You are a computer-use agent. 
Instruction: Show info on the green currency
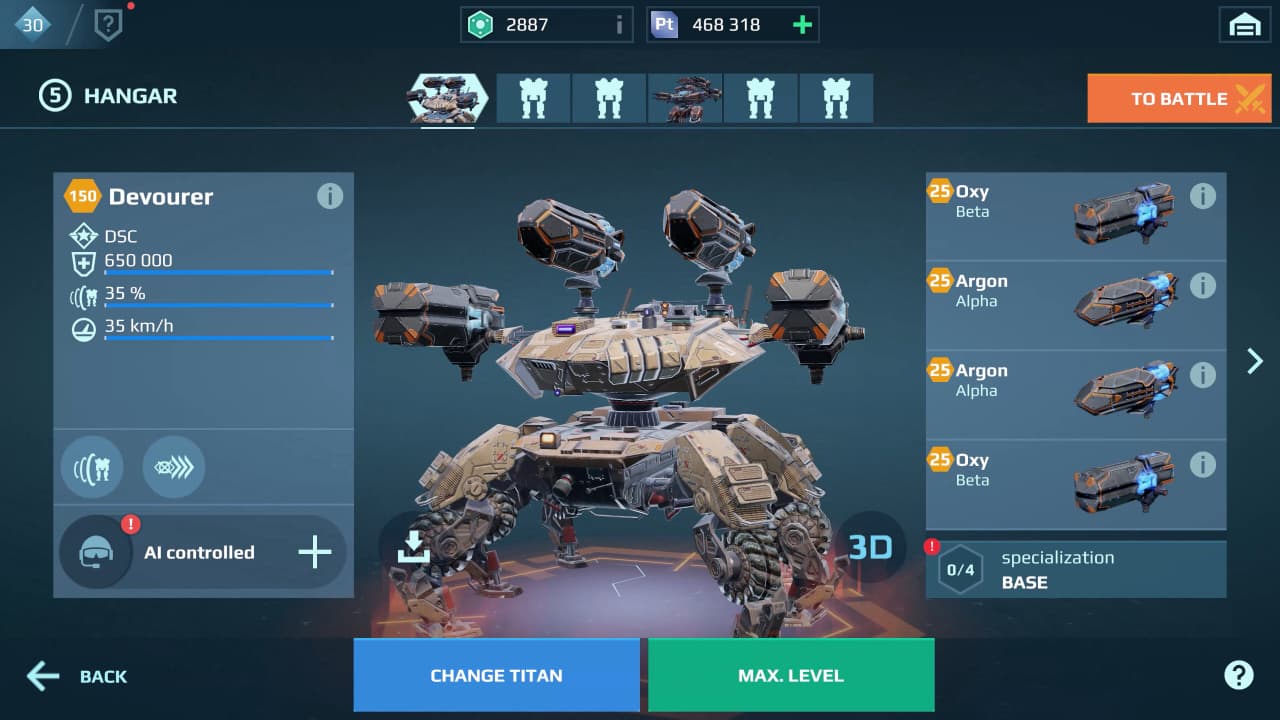[619, 25]
